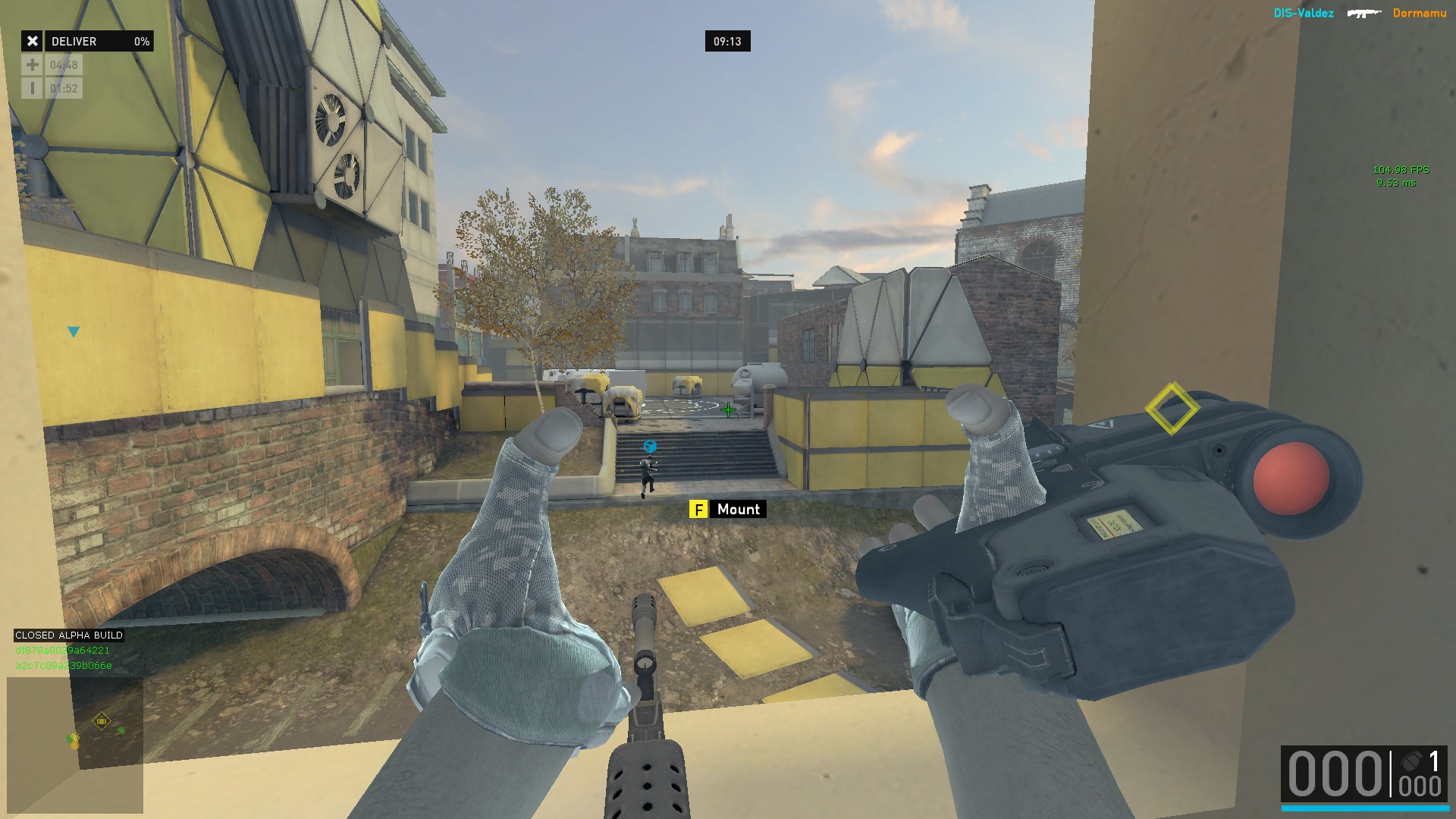
Task: Click the yellow diamond objective marker
Action: tap(1172, 409)
